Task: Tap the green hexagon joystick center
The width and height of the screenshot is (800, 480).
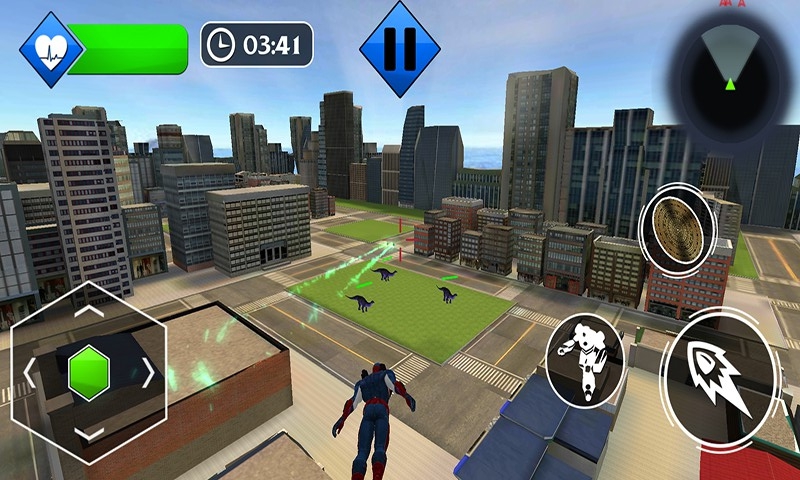Action: [x=88, y=372]
